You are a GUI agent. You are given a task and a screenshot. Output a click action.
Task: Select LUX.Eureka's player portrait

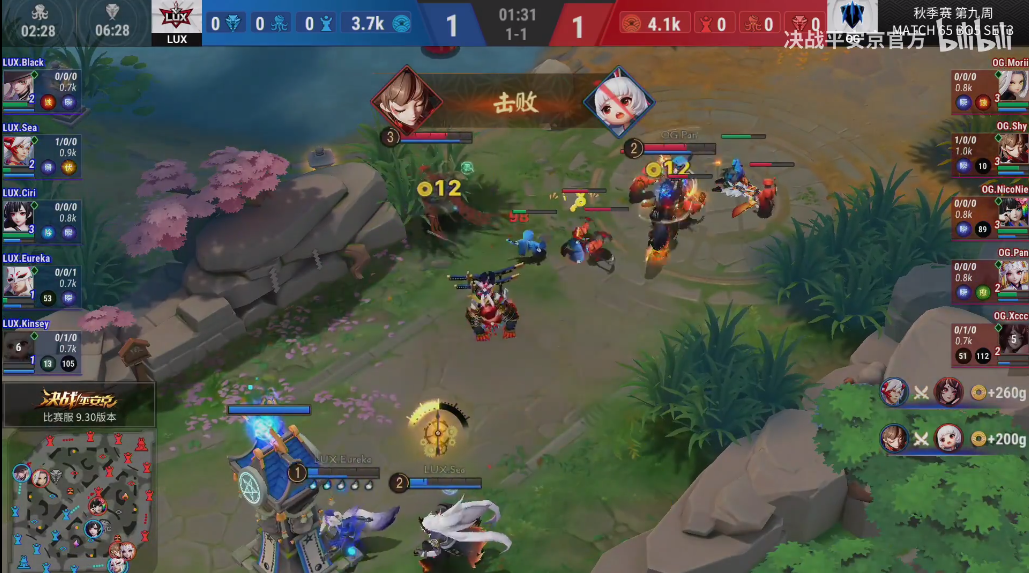(17, 281)
